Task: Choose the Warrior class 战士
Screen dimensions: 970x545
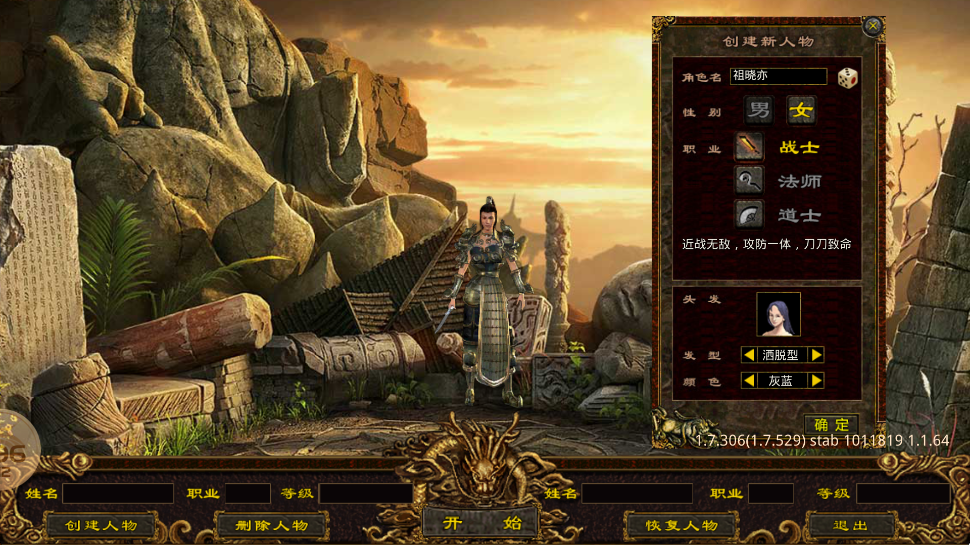Action: coord(750,147)
